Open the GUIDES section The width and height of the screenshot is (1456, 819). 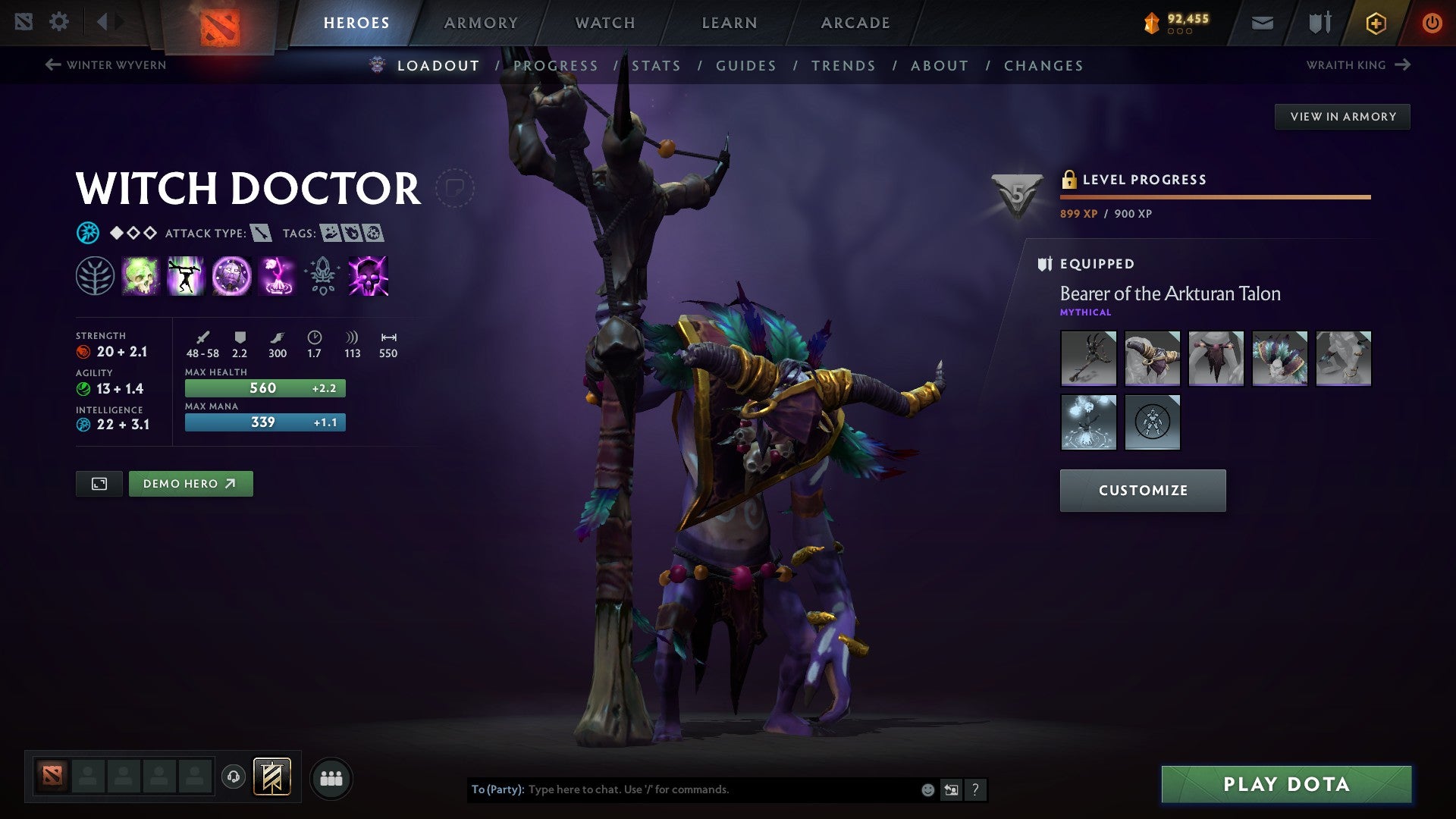(745, 65)
